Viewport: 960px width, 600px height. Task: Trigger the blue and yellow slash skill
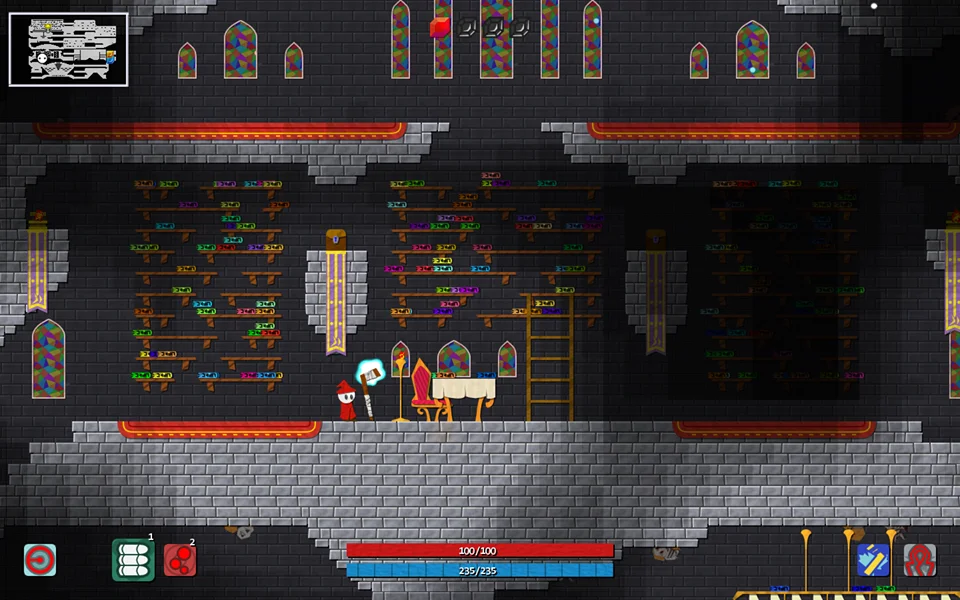[873, 560]
